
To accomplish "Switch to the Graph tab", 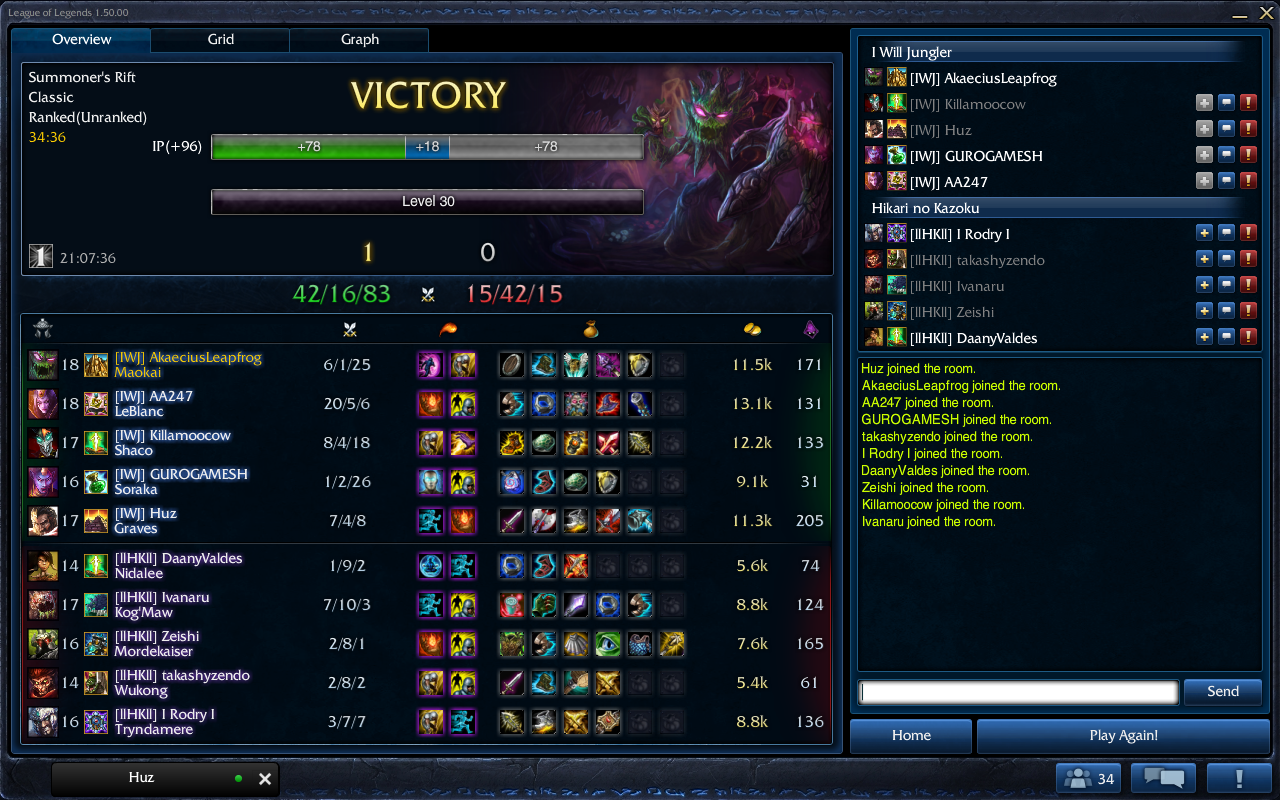I will pyautogui.click(x=358, y=39).
